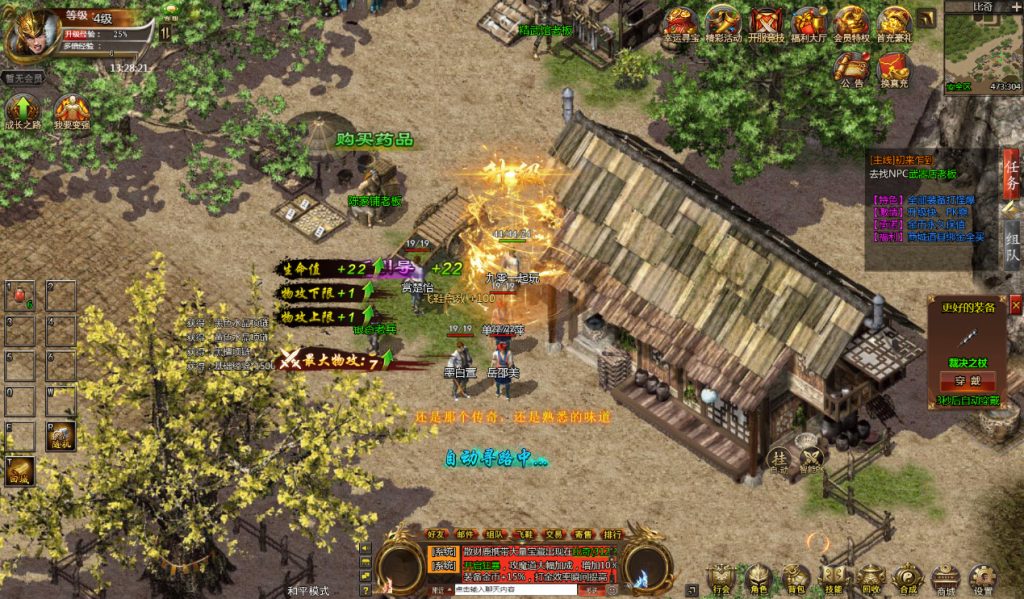Open the minimap
This screenshot has width=1024, height=599.
(982, 46)
